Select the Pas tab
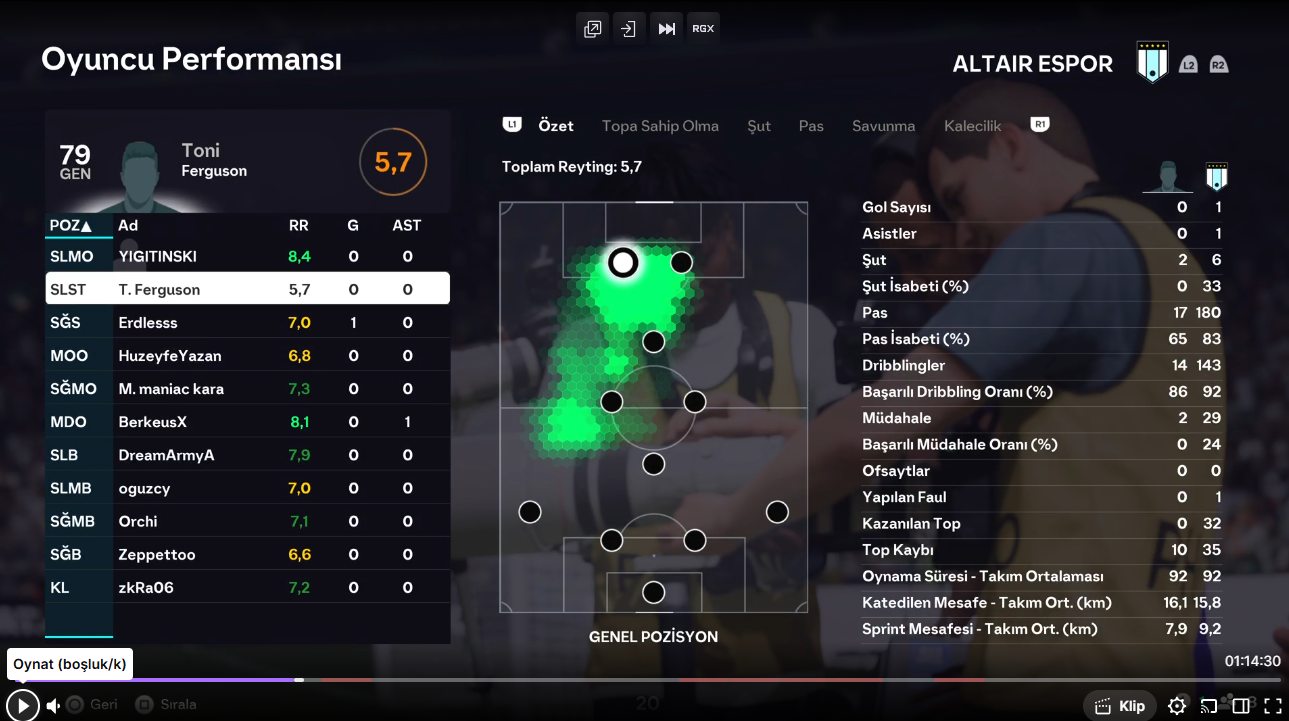The height and width of the screenshot is (721, 1289). tap(811, 126)
